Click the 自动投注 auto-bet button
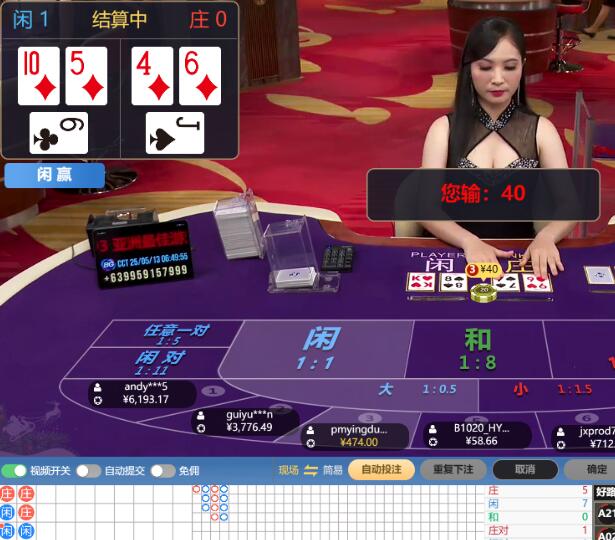 click(x=381, y=469)
